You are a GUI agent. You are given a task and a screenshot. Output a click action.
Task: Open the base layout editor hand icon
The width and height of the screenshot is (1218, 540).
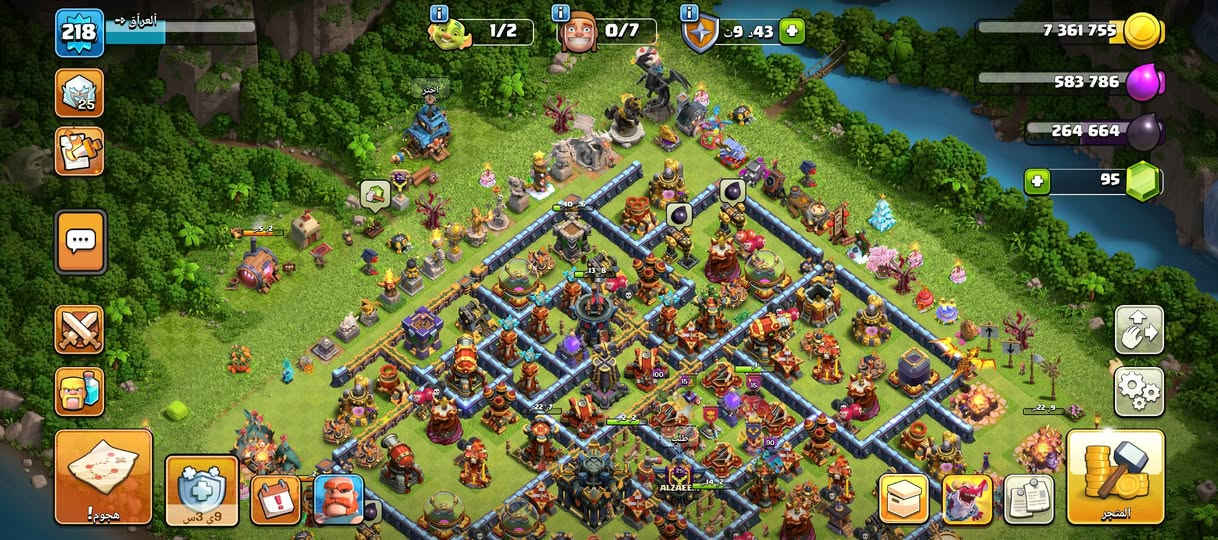point(1138,330)
